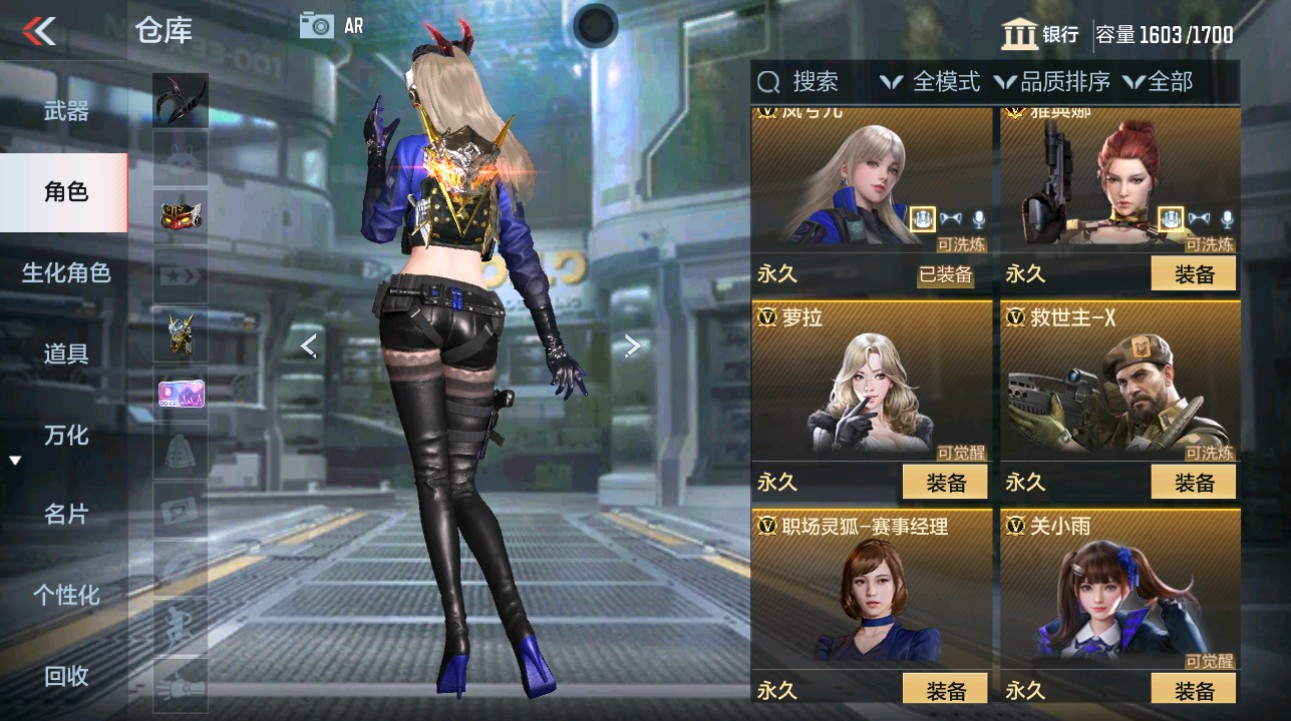Click the right arrow to rotate character preview
Screen dimensions: 1291x721
[631, 345]
